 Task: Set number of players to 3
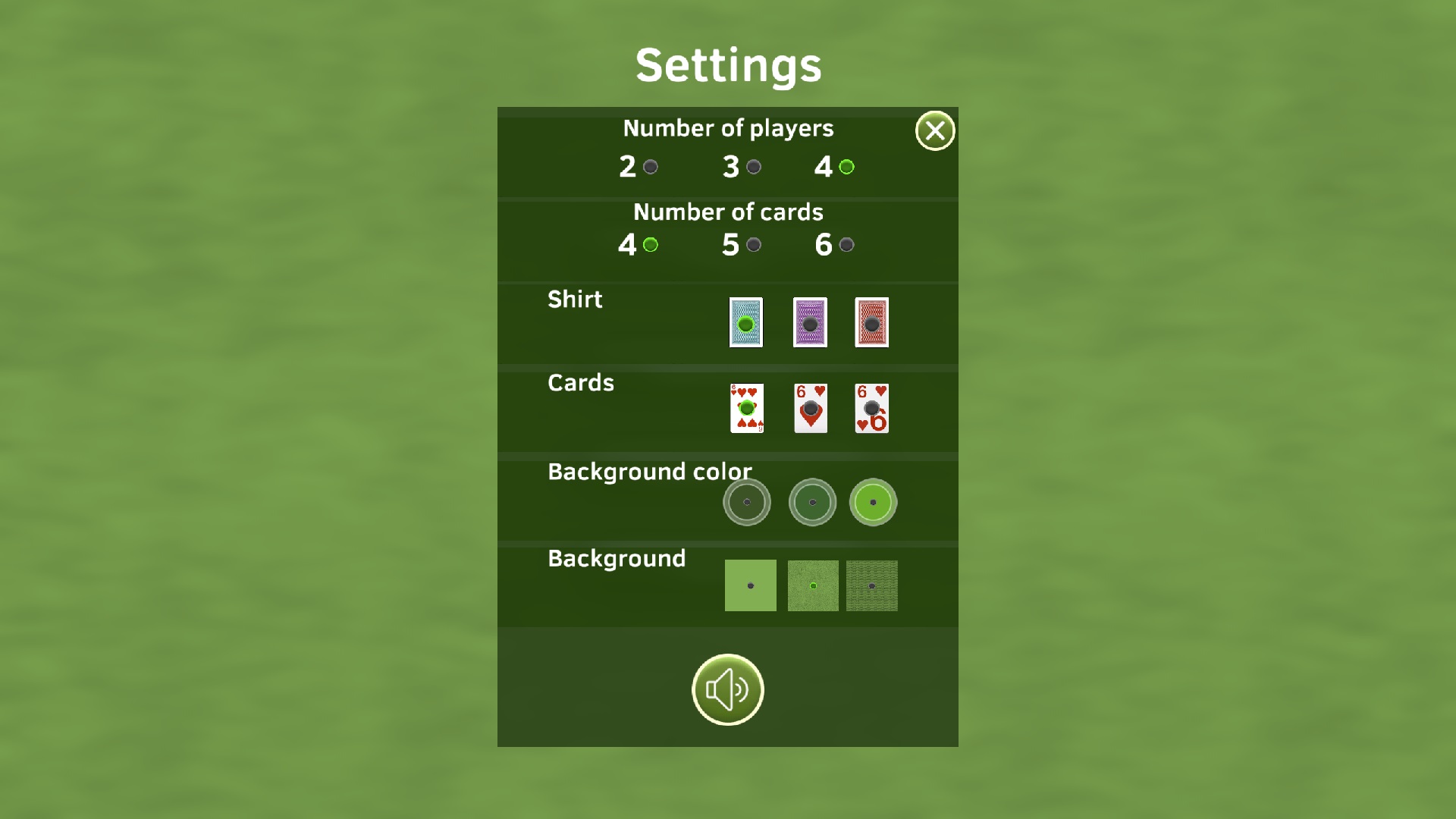point(753,166)
